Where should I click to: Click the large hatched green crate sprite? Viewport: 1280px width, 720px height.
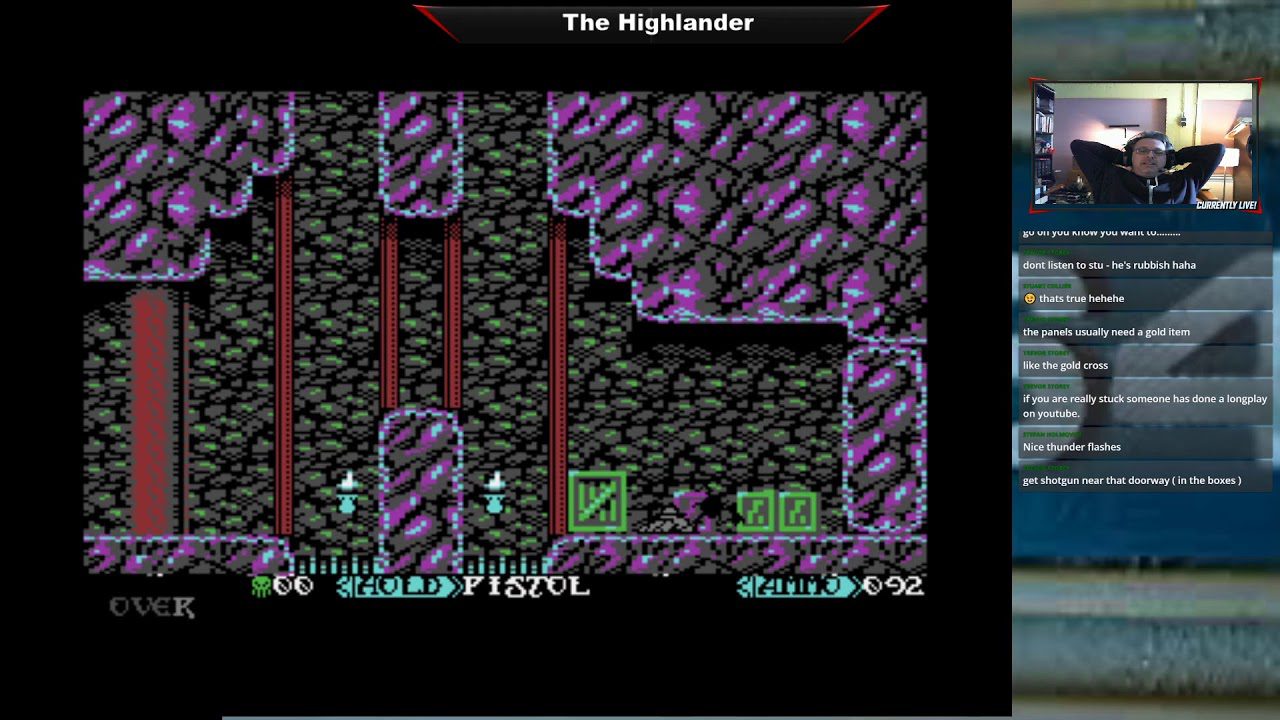(x=597, y=500)
